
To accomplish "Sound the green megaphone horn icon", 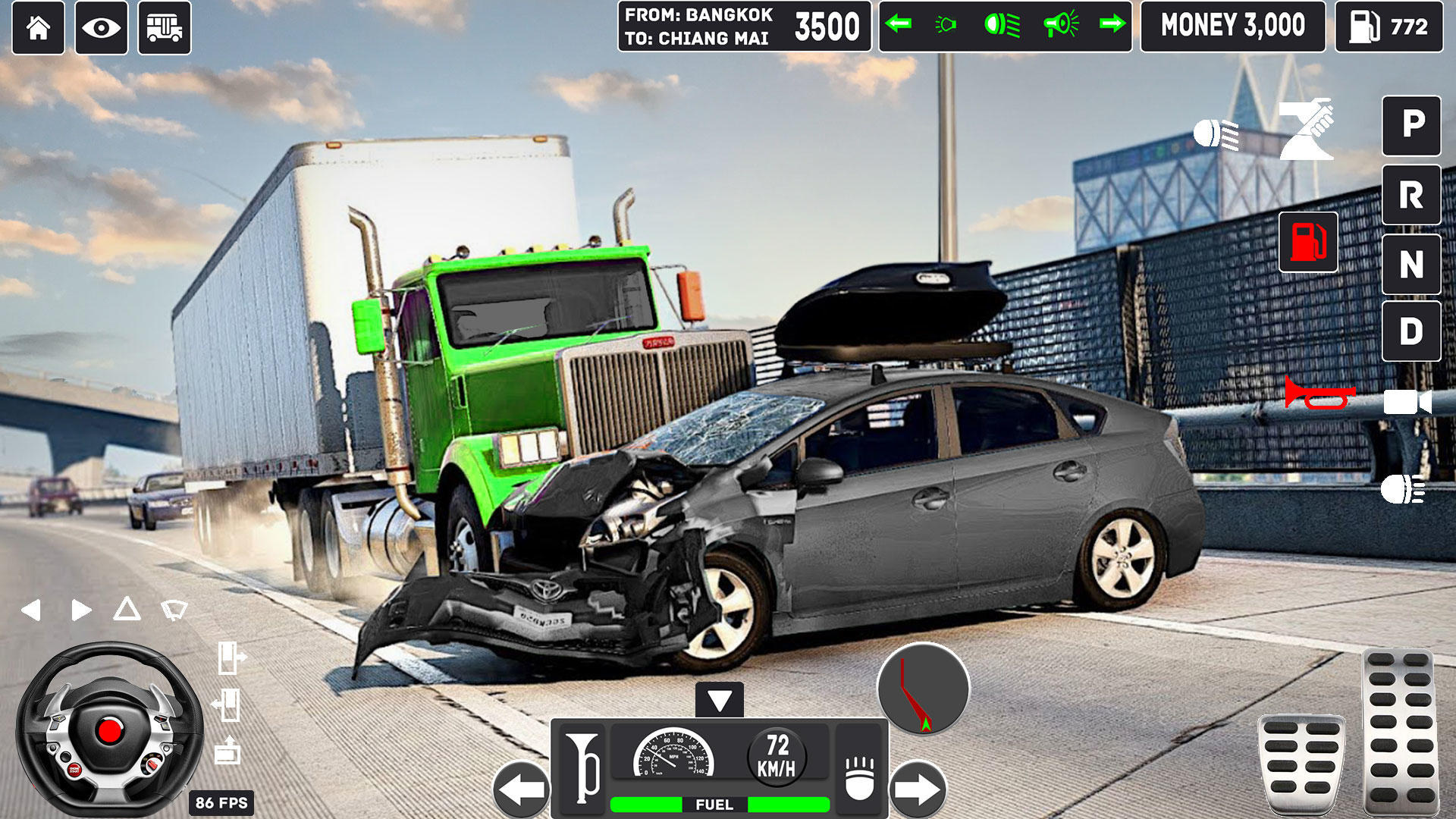I will [x=1060, y=25].
